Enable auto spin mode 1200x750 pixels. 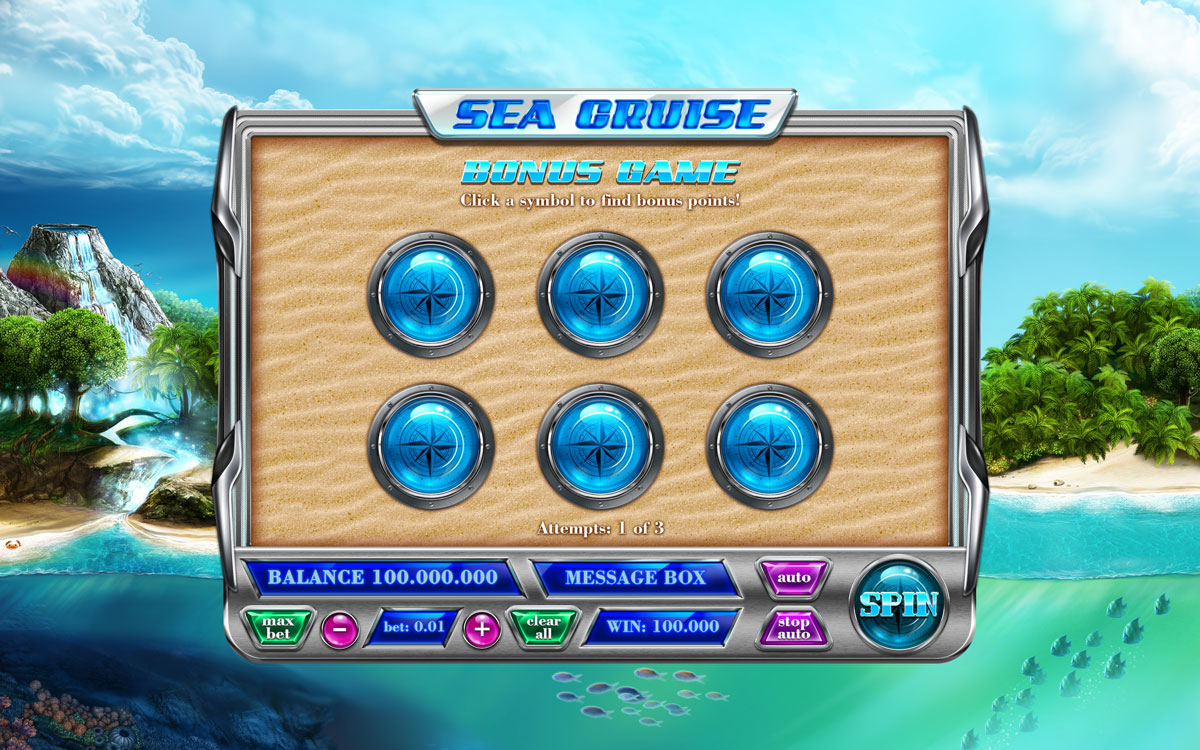click(x=794, y=578)
